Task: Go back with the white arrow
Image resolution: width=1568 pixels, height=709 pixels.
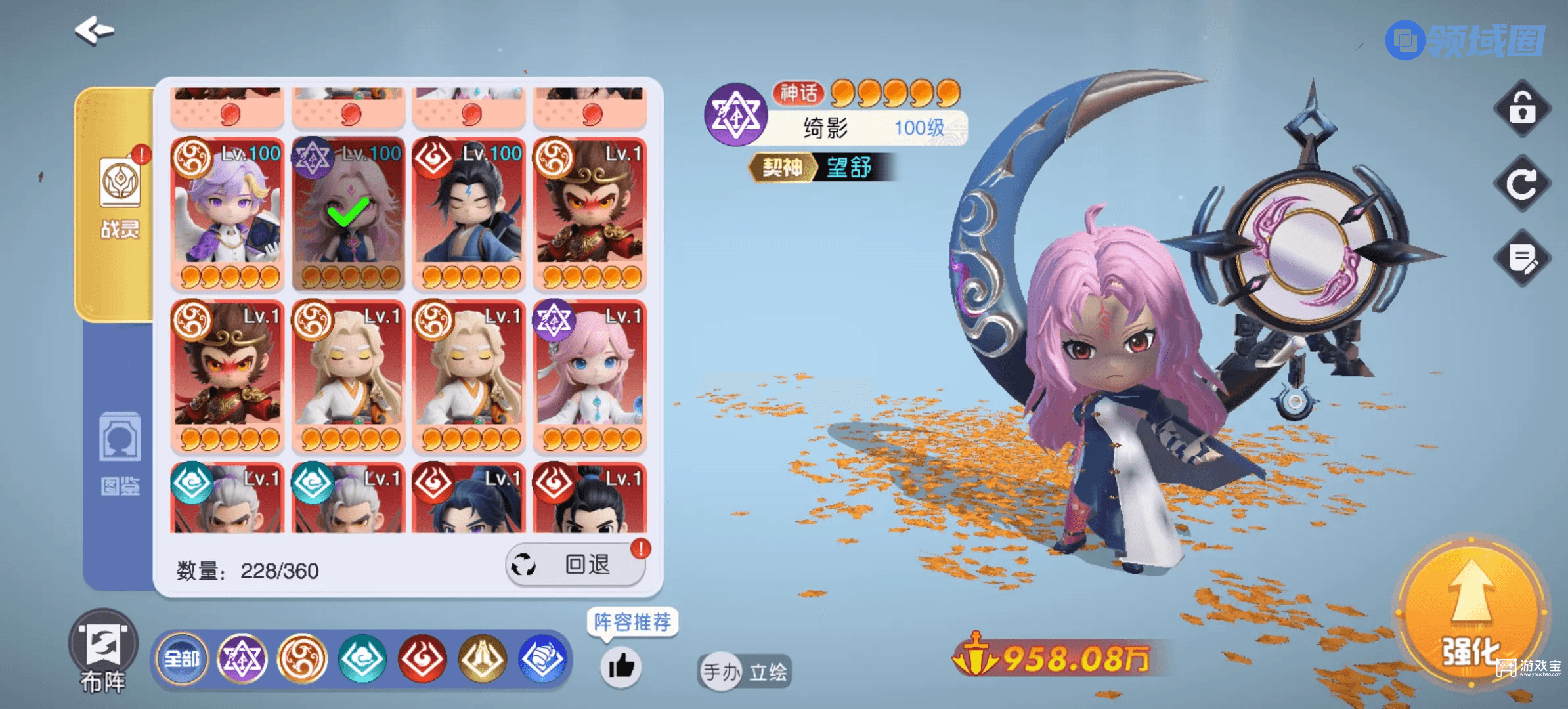Action: pos(95,30)
